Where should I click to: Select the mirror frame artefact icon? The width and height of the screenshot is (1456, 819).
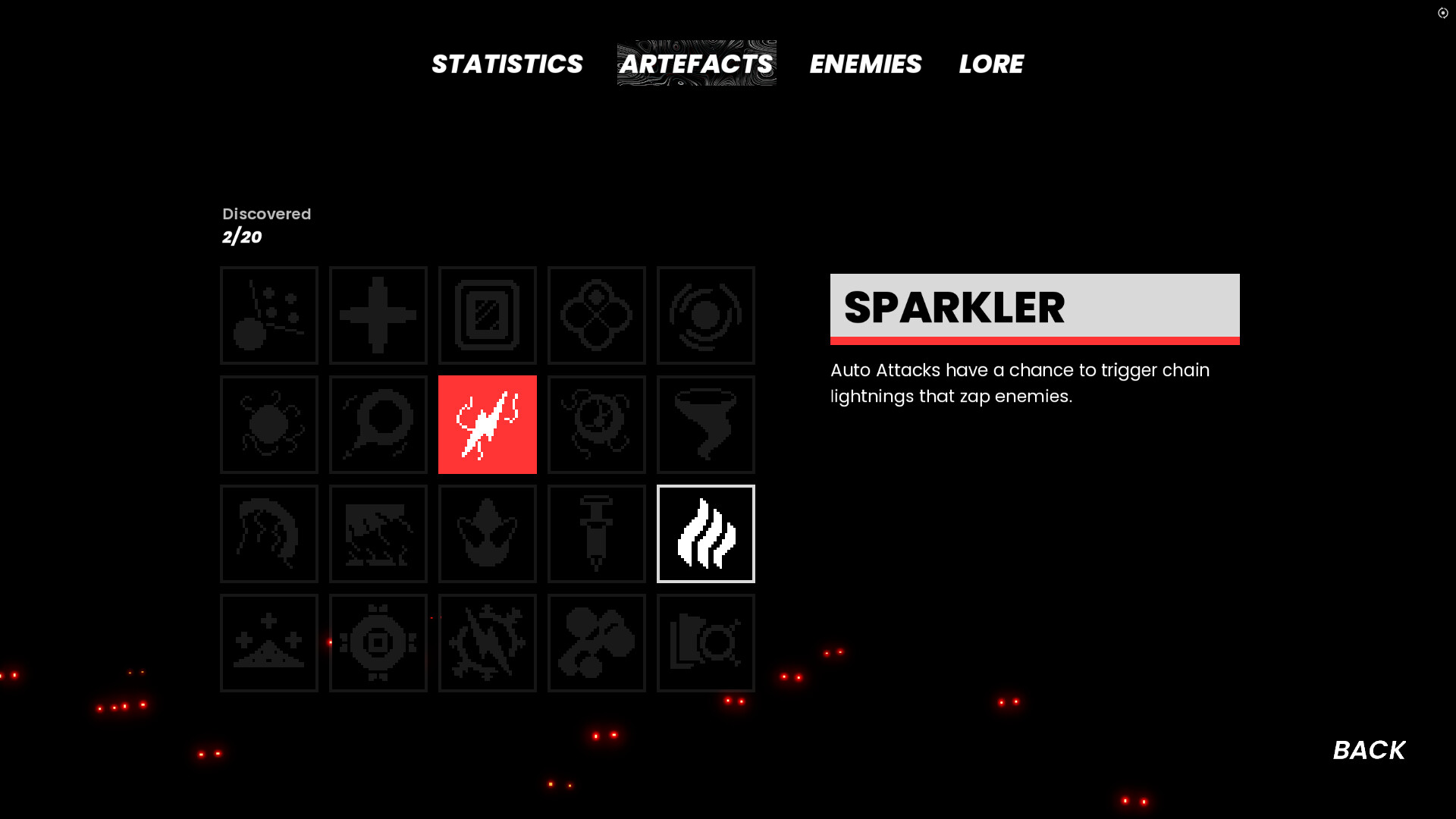click(x=487, y=315)
